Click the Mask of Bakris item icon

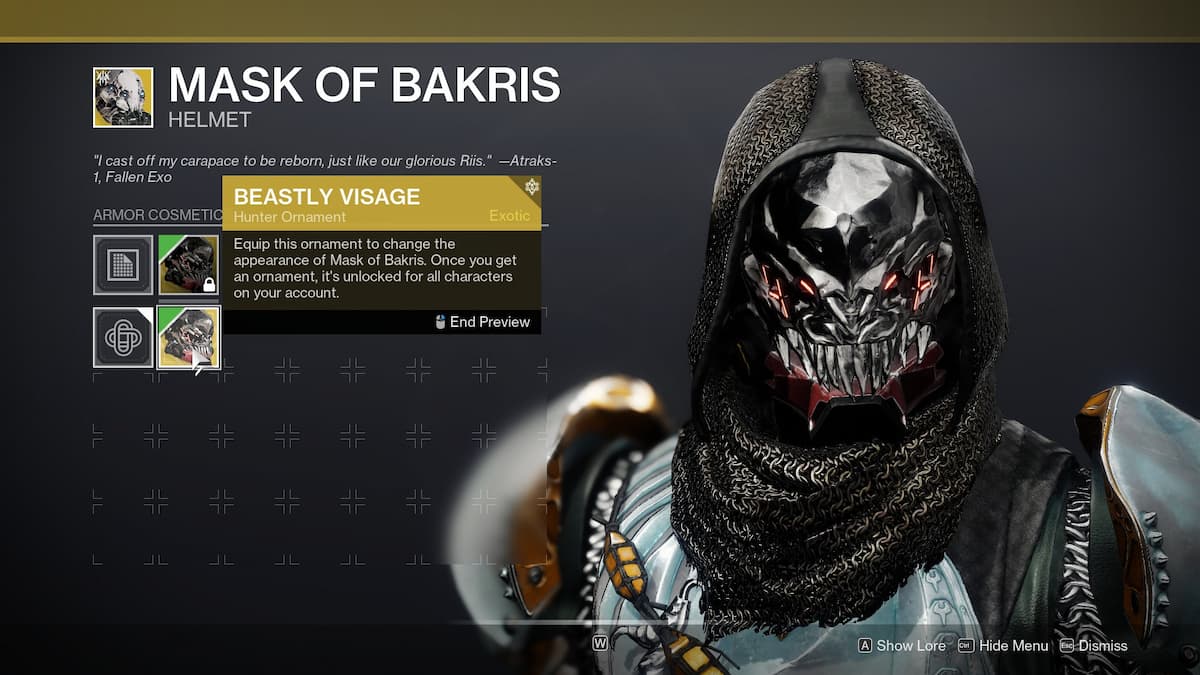(x=123, y=98)
